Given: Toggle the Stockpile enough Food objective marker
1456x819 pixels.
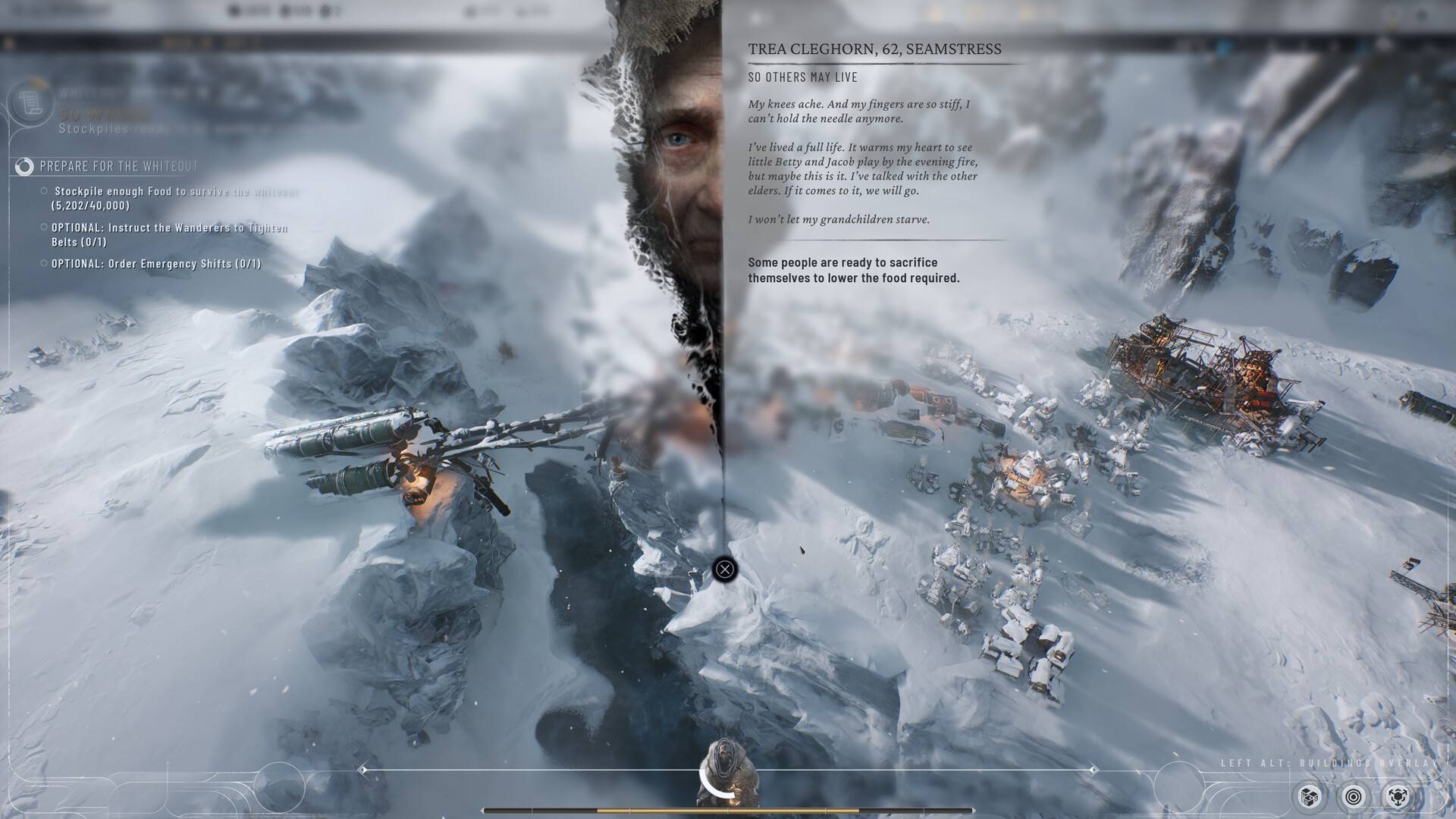Looking at the screenshot, I should 43,191.
